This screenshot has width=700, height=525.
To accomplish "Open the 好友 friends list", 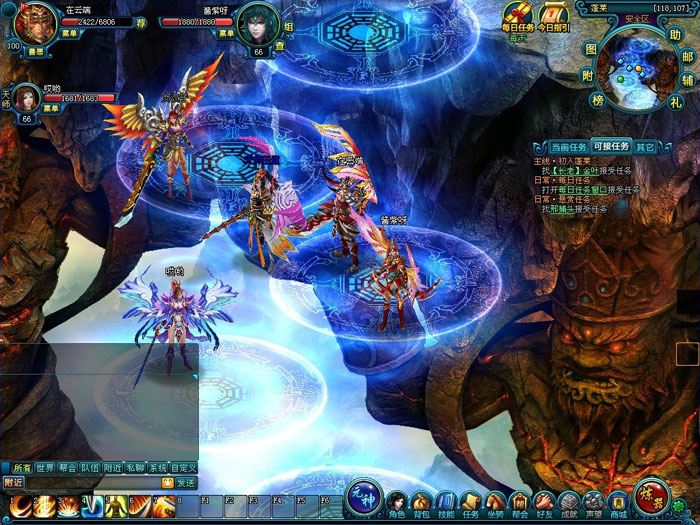I will click(x=543, y=501).
